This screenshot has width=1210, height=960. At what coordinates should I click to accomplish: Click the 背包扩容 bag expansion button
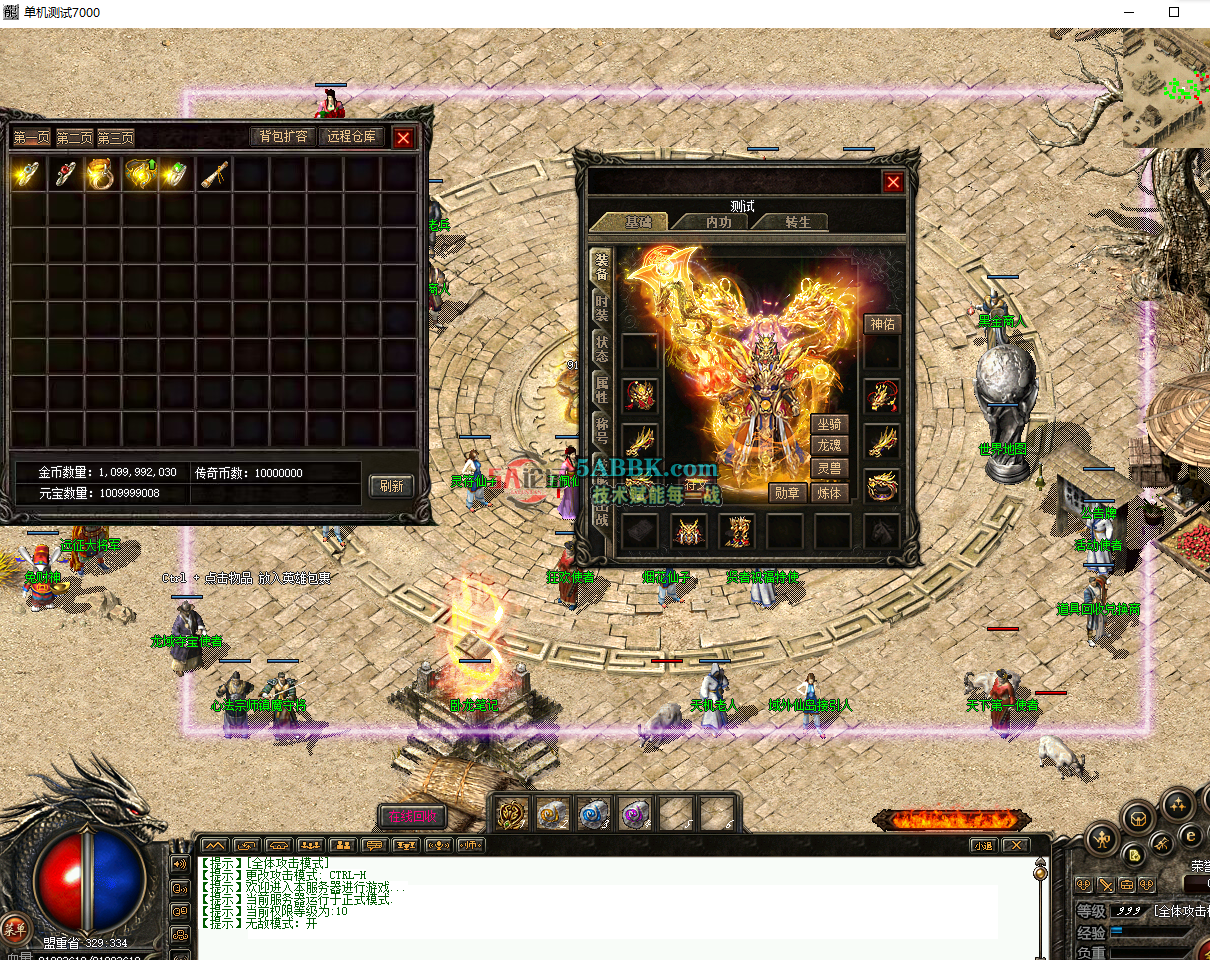[x=283, y=137]
